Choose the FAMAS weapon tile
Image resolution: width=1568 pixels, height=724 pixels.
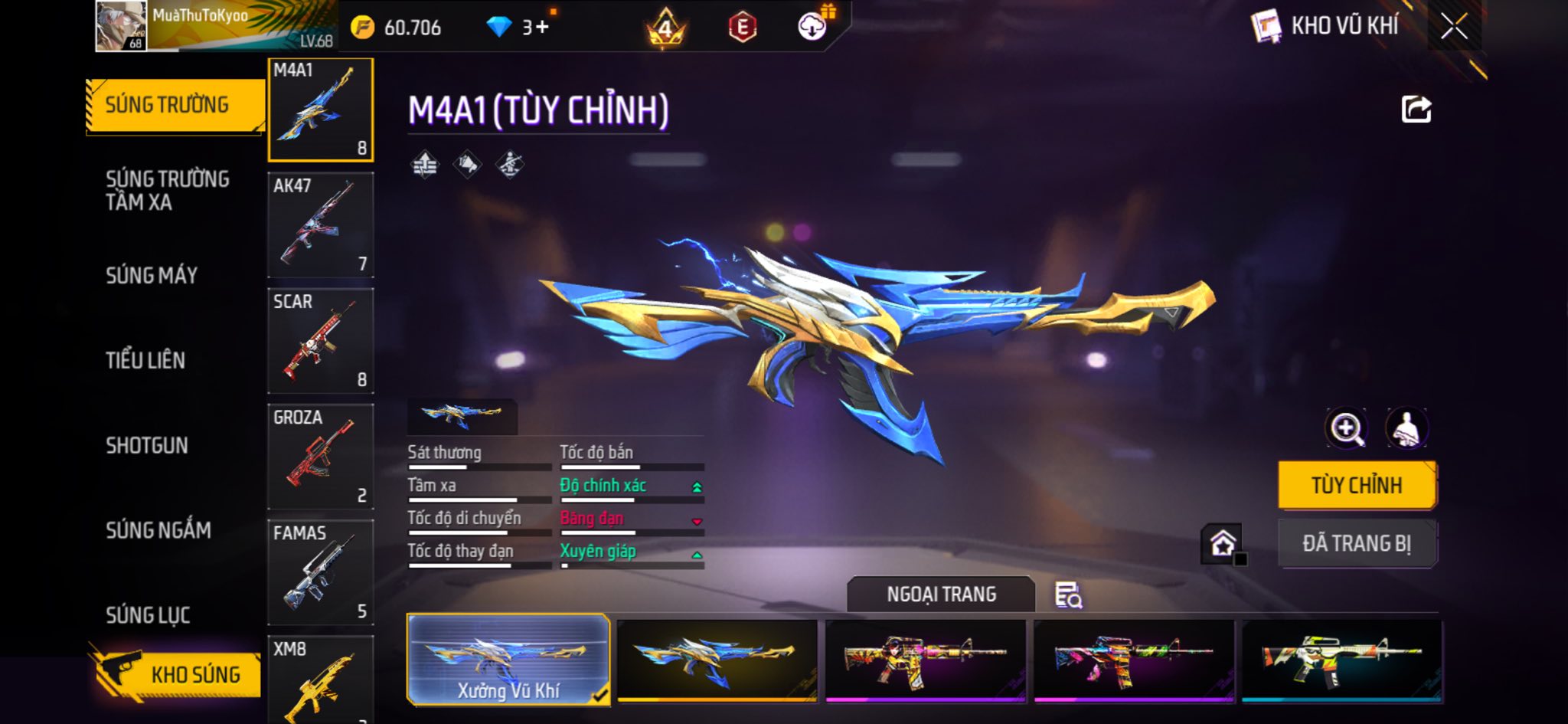click(x=321, y=572)
